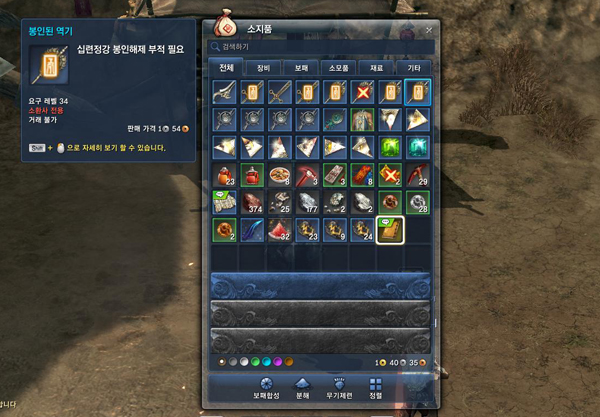Viewport: 600px width, 417px height.
Task: Show the 소모품 consumables tab
Action: coord(337,68)
